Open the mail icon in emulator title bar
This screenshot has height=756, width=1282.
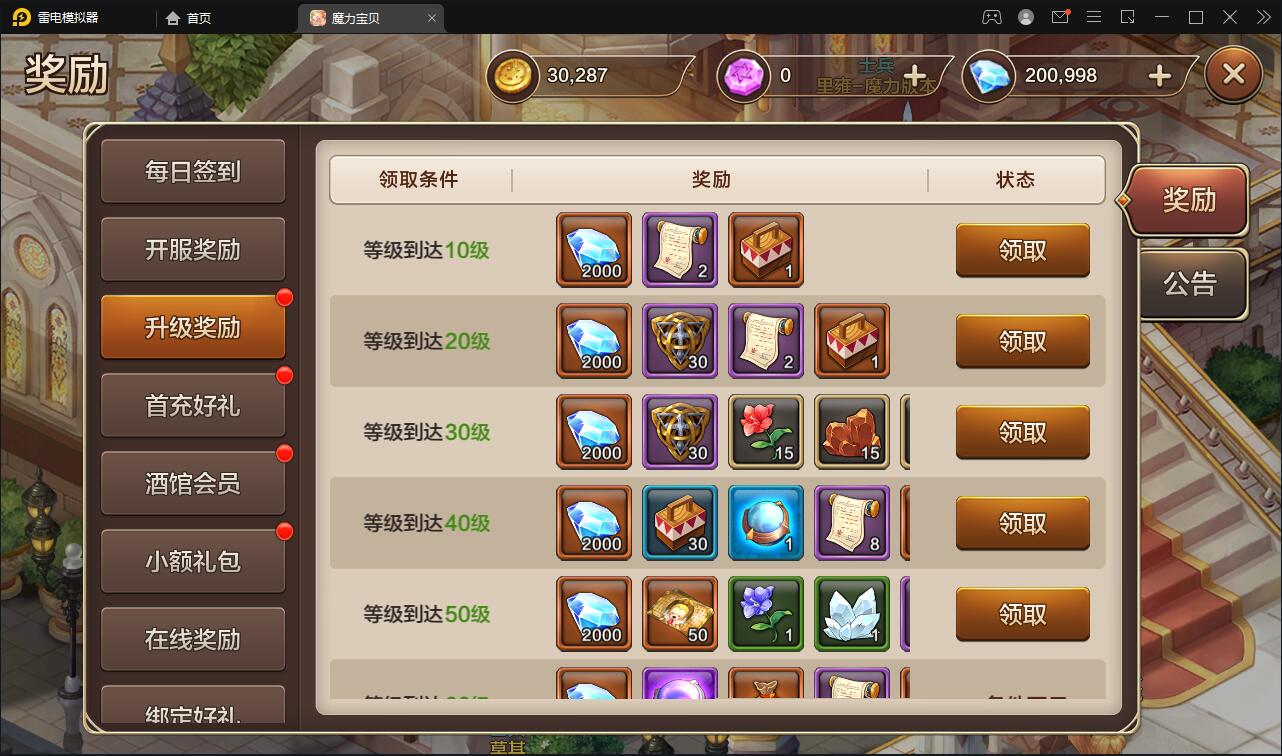(x=1061, y=17)
